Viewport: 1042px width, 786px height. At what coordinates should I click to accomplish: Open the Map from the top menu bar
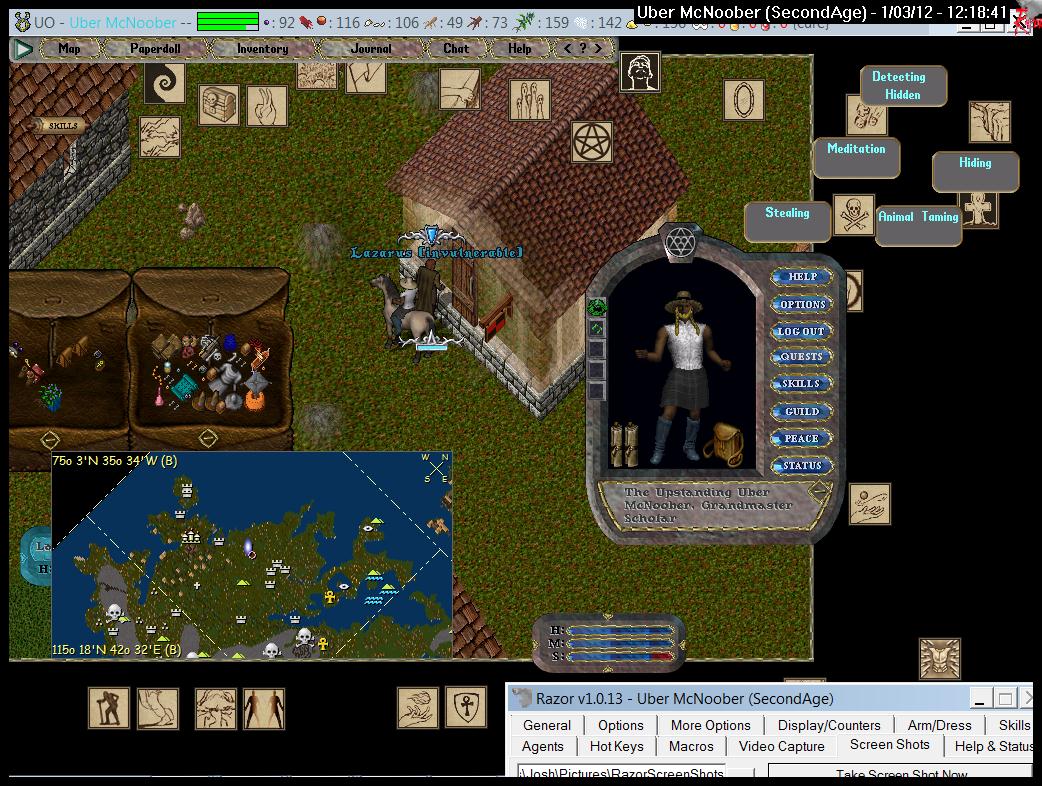tap(69, 48)
